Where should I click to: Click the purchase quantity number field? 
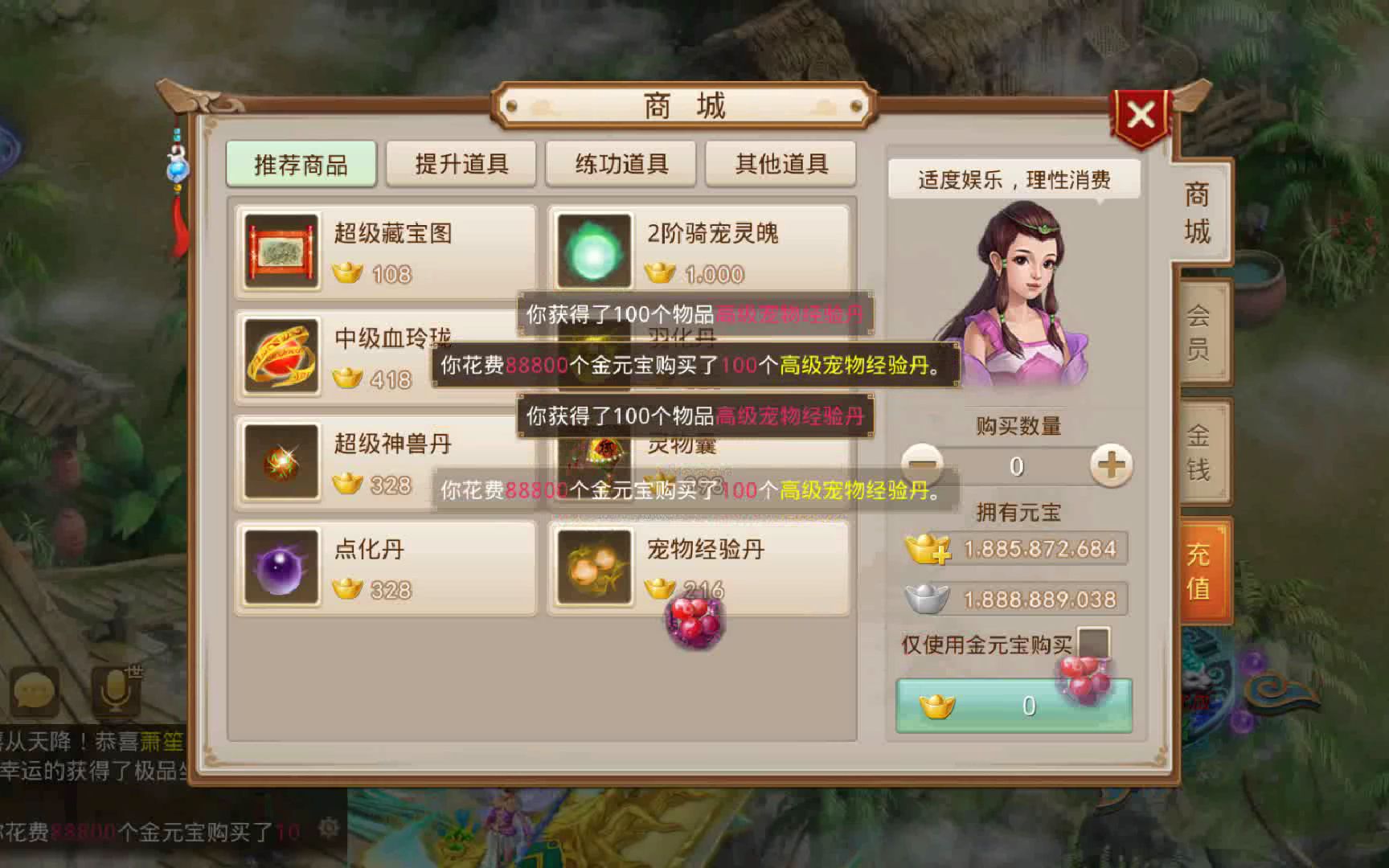click(x=1017, y=467)
